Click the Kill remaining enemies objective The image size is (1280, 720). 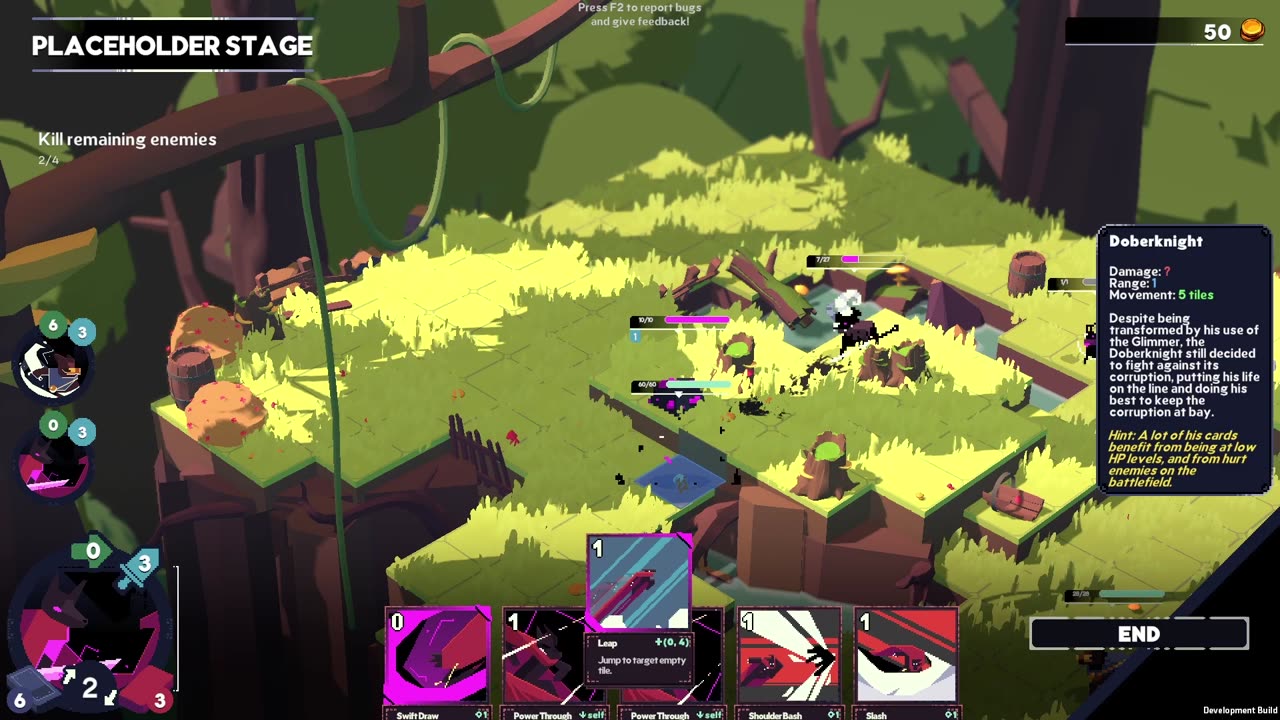127,140
